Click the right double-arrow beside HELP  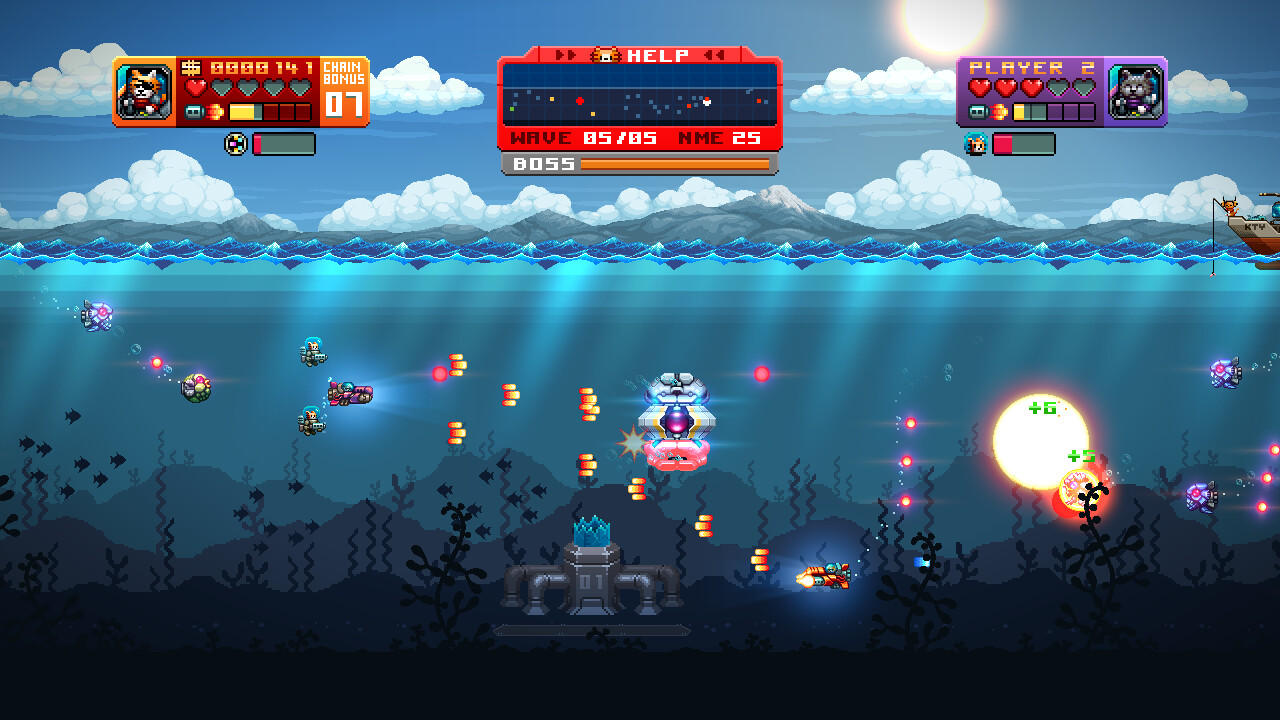coord(714,54)
